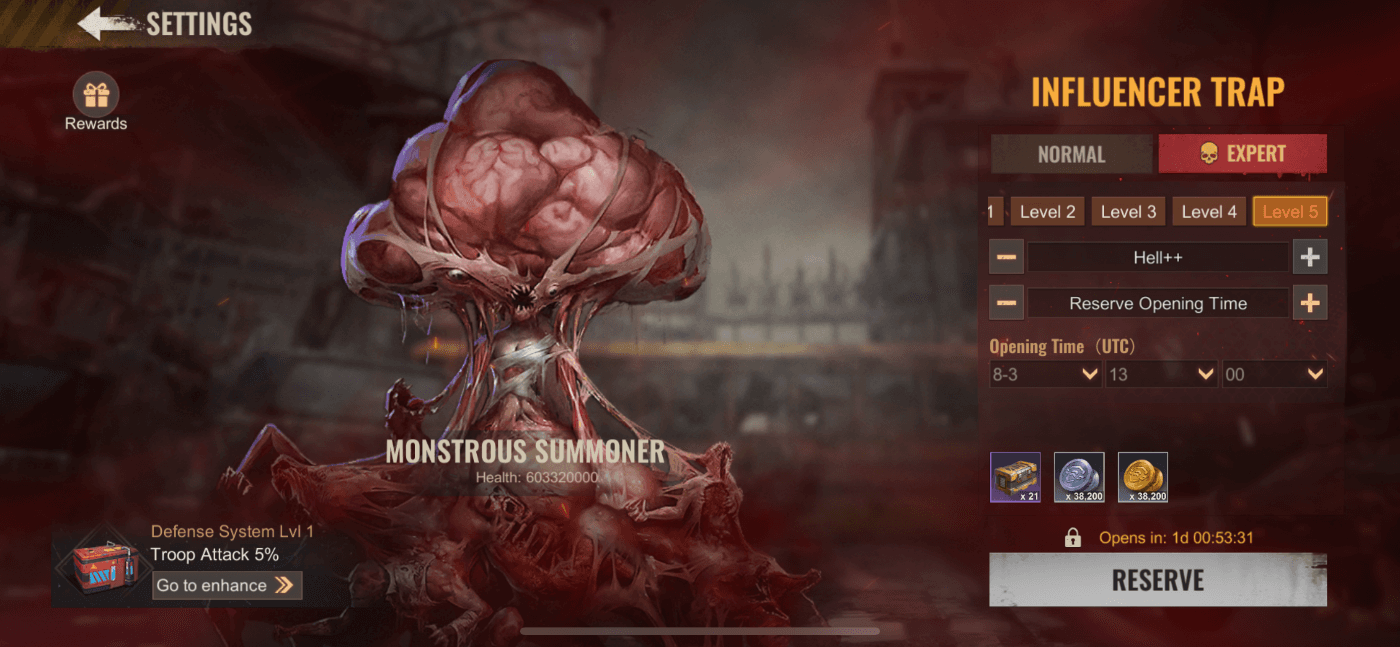
Task: Tap the Reserve button
Action: (1158, 580)
